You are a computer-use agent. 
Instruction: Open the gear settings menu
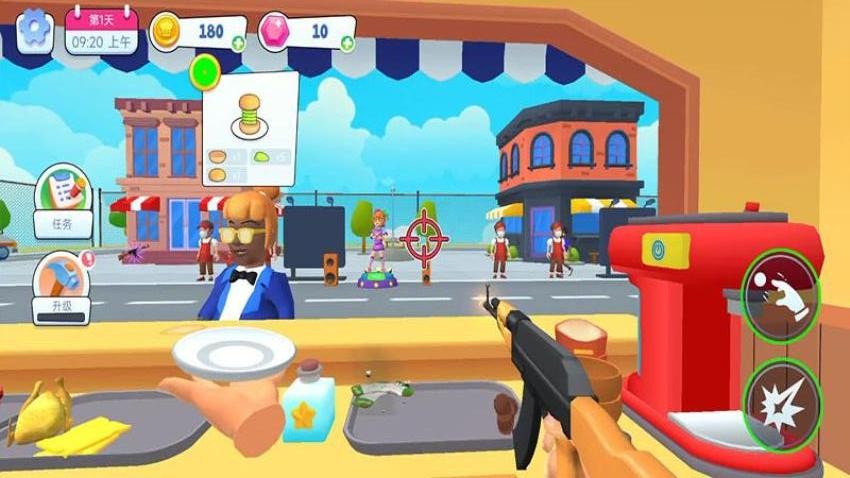click(x=36, y=29)
